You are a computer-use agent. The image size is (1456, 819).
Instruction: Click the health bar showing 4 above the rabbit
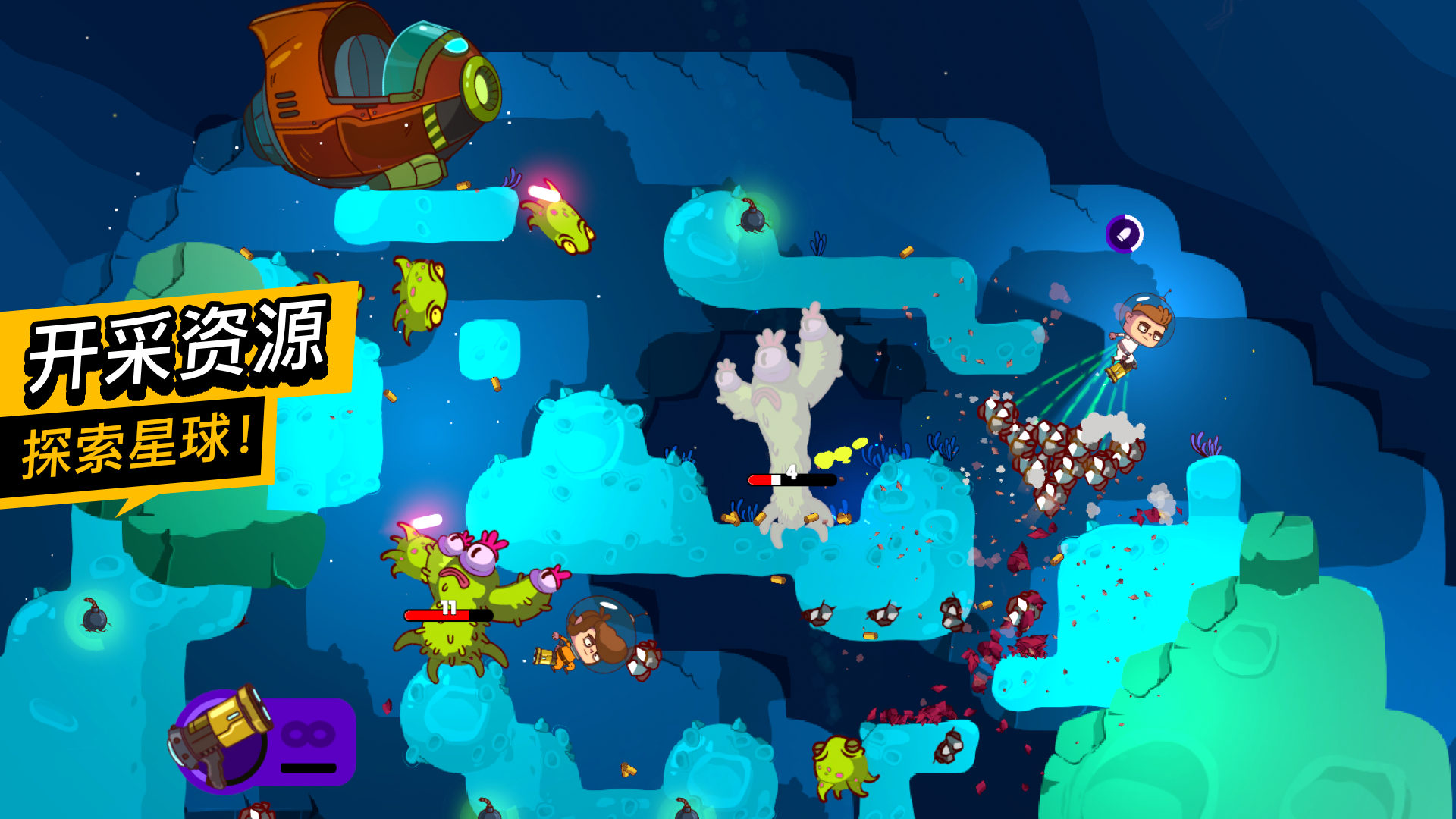click(787, 479)
